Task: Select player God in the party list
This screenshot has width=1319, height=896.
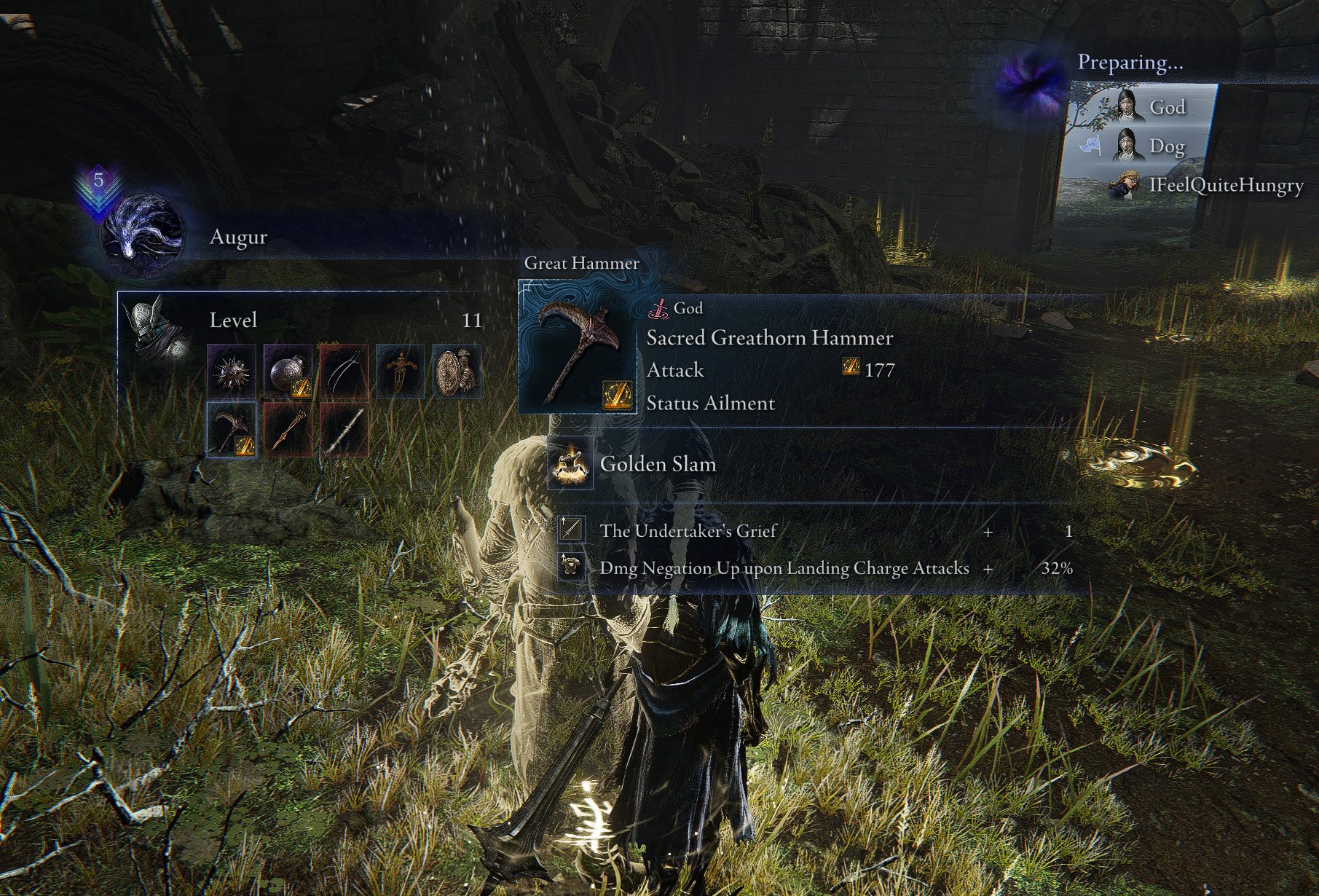Action: [1151, 107]
